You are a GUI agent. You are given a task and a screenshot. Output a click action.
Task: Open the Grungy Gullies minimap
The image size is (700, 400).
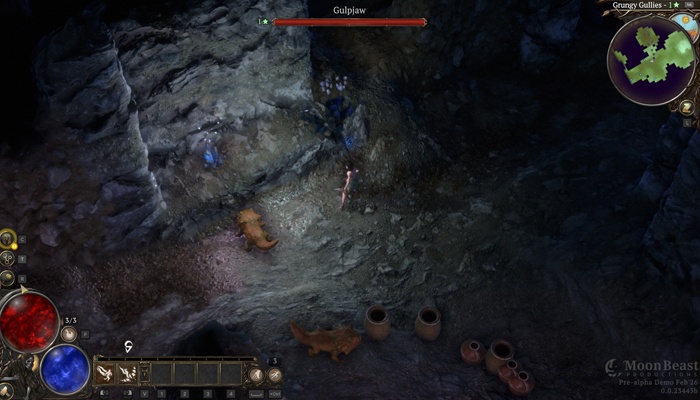653,58
